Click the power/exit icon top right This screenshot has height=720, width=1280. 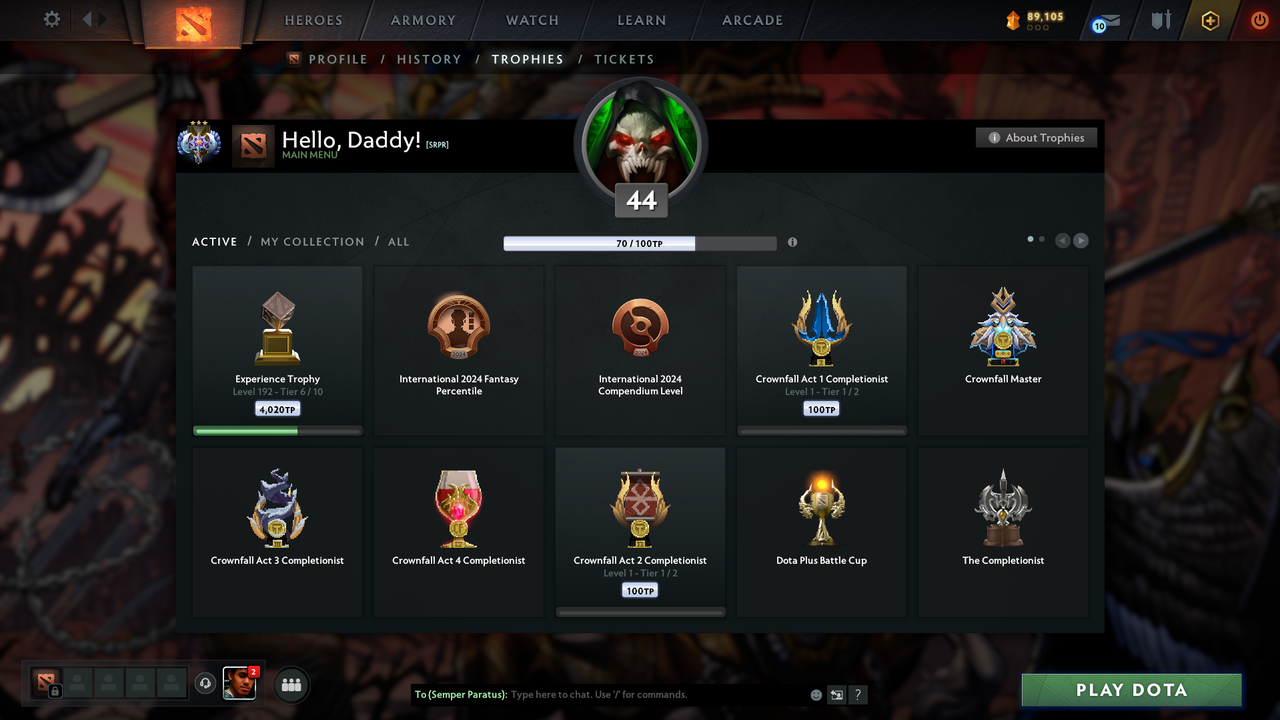(x=1259, y=19)
